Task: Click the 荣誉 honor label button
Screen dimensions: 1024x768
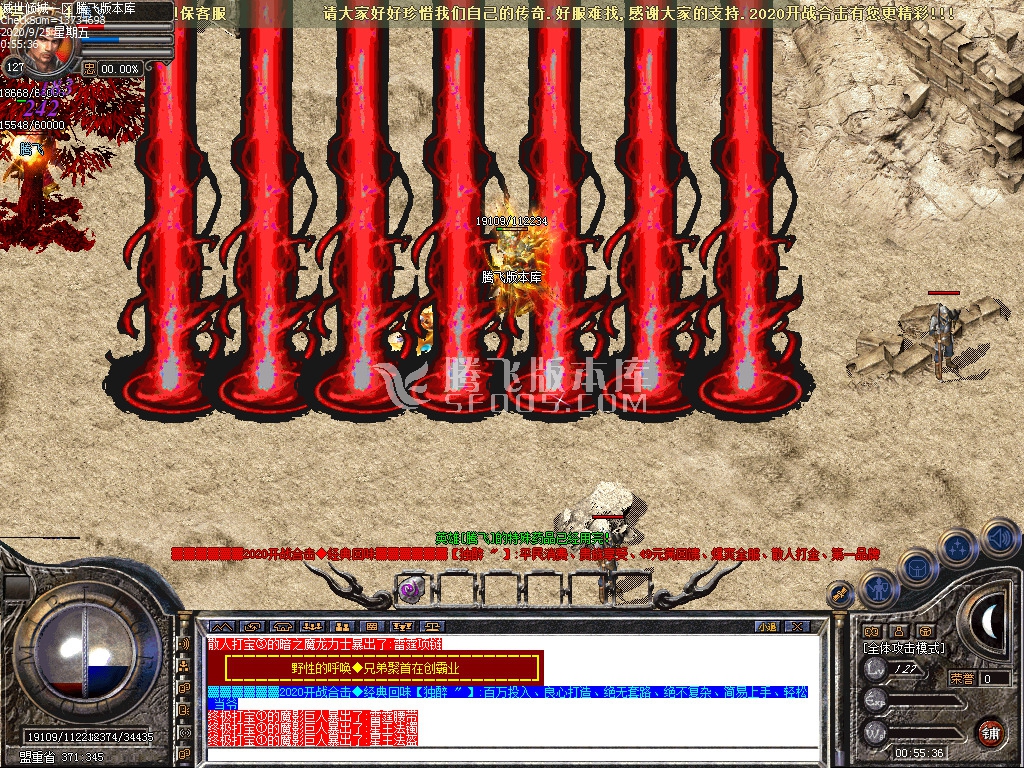Action: click(x=962, y=678)
